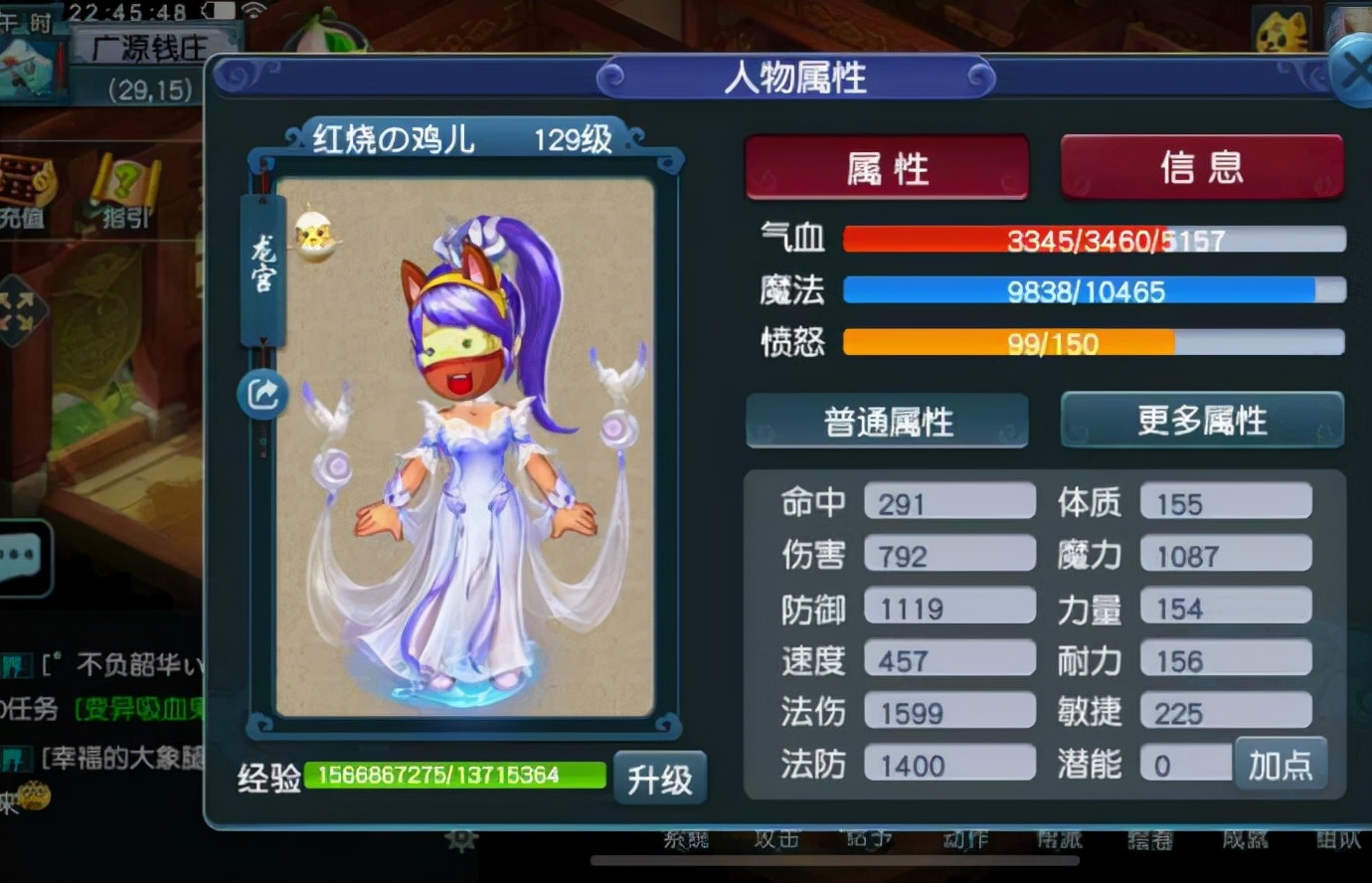
Task: Show 更多属性 attributes
Action: pos(1202,420)
